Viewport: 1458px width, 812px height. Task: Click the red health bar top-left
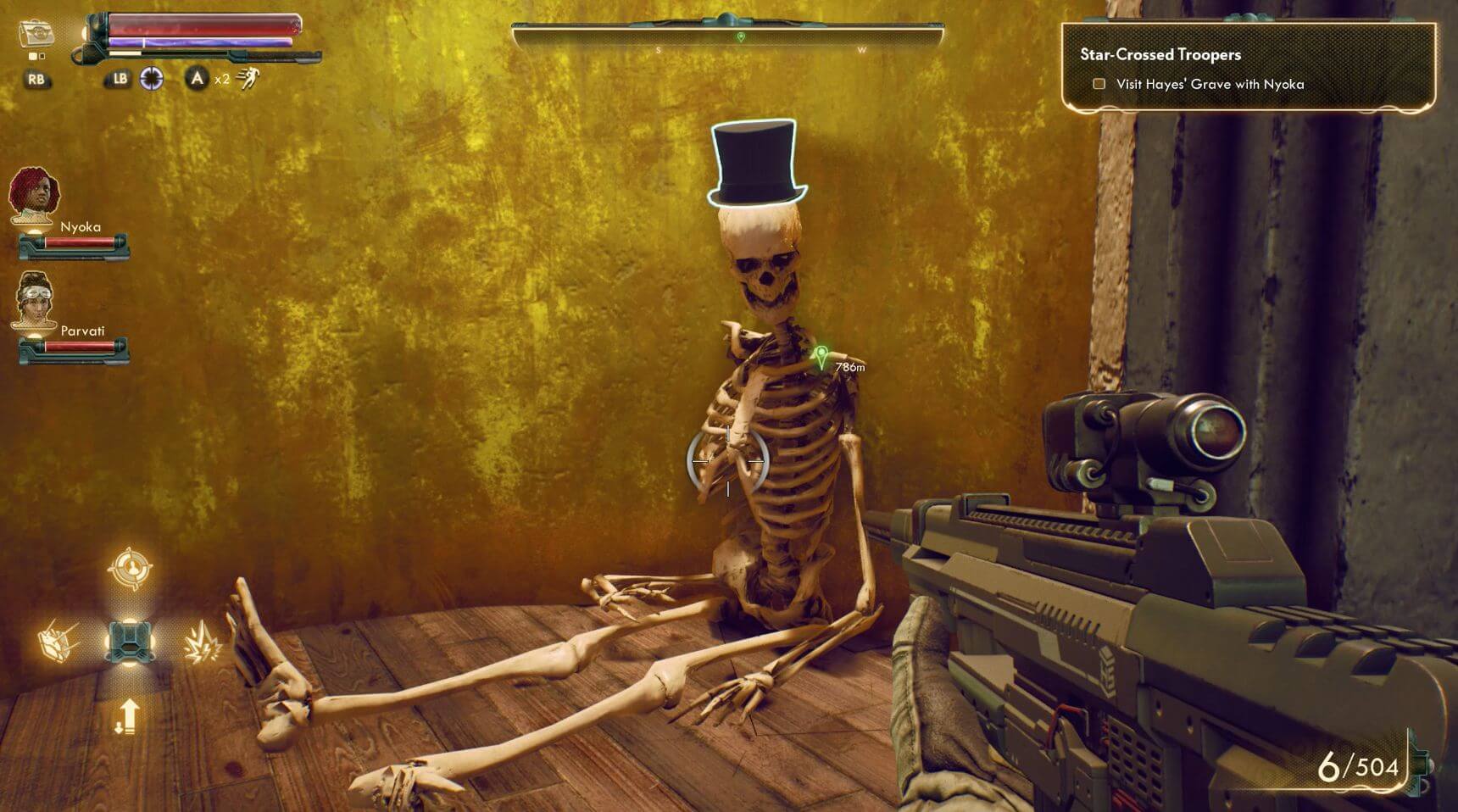click(x=203, y=25)
